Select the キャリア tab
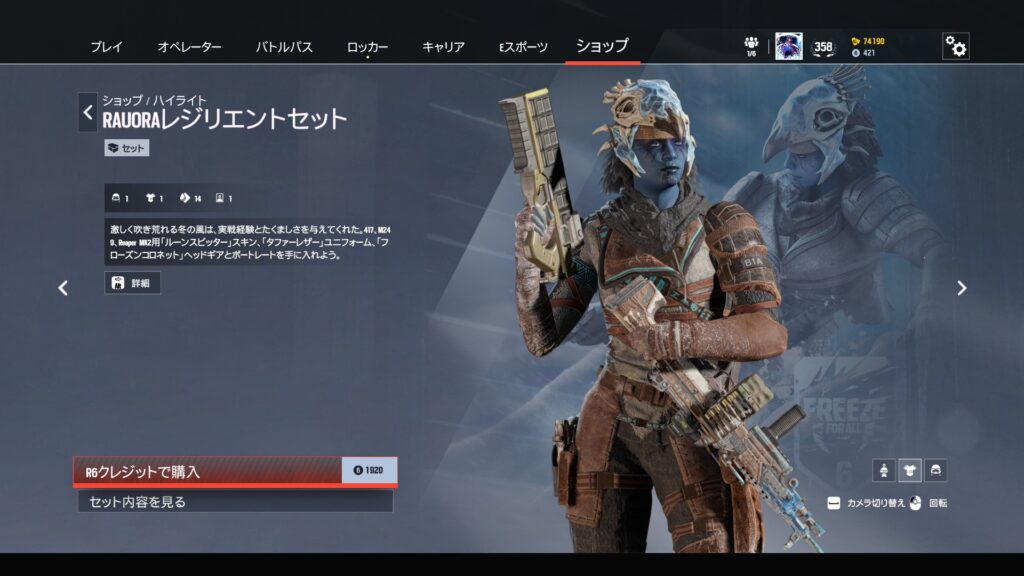This screenshot has width=1024, height=576. (443, 47)
